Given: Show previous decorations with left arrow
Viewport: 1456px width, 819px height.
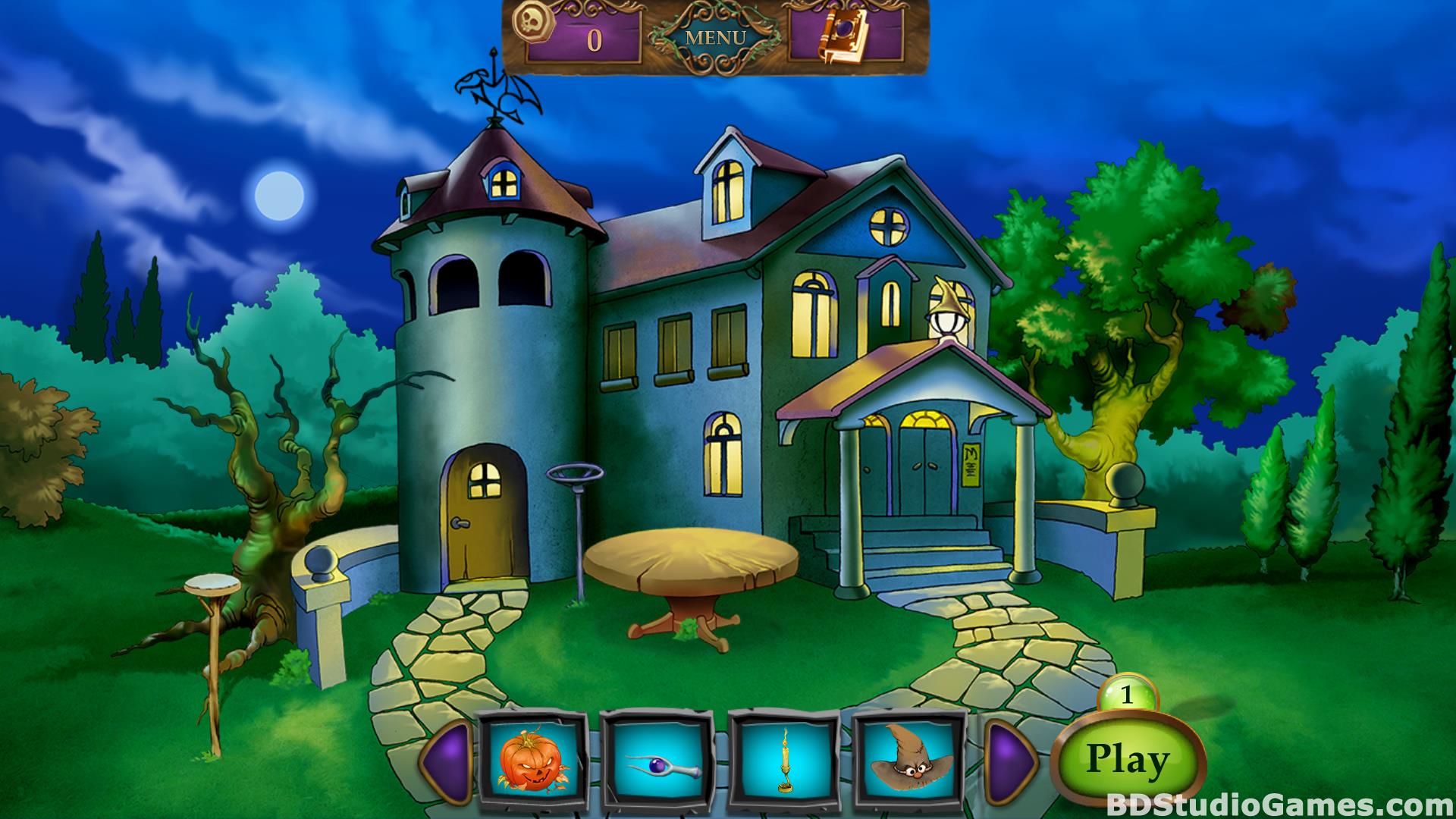Looking at the screenshot, I should (x=448, y=760).
